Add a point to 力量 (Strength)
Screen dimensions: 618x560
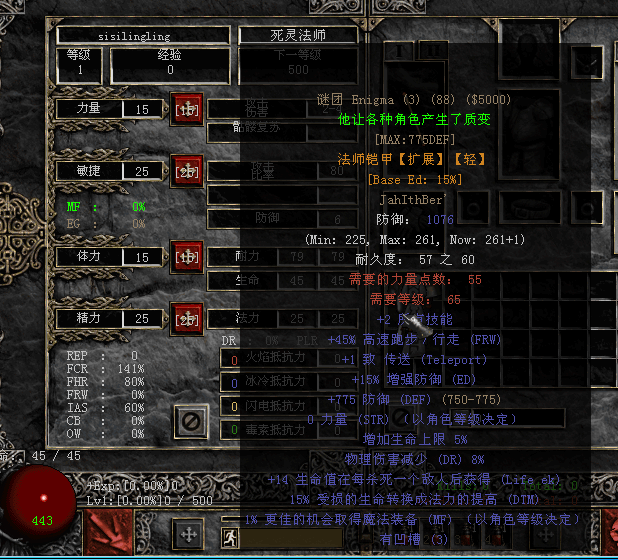187,109
